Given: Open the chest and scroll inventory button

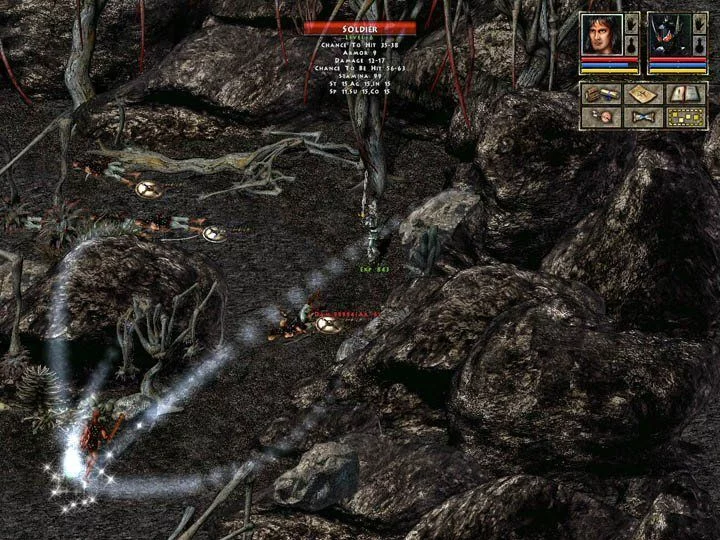Looking at the screenshot, I should 600,94.
